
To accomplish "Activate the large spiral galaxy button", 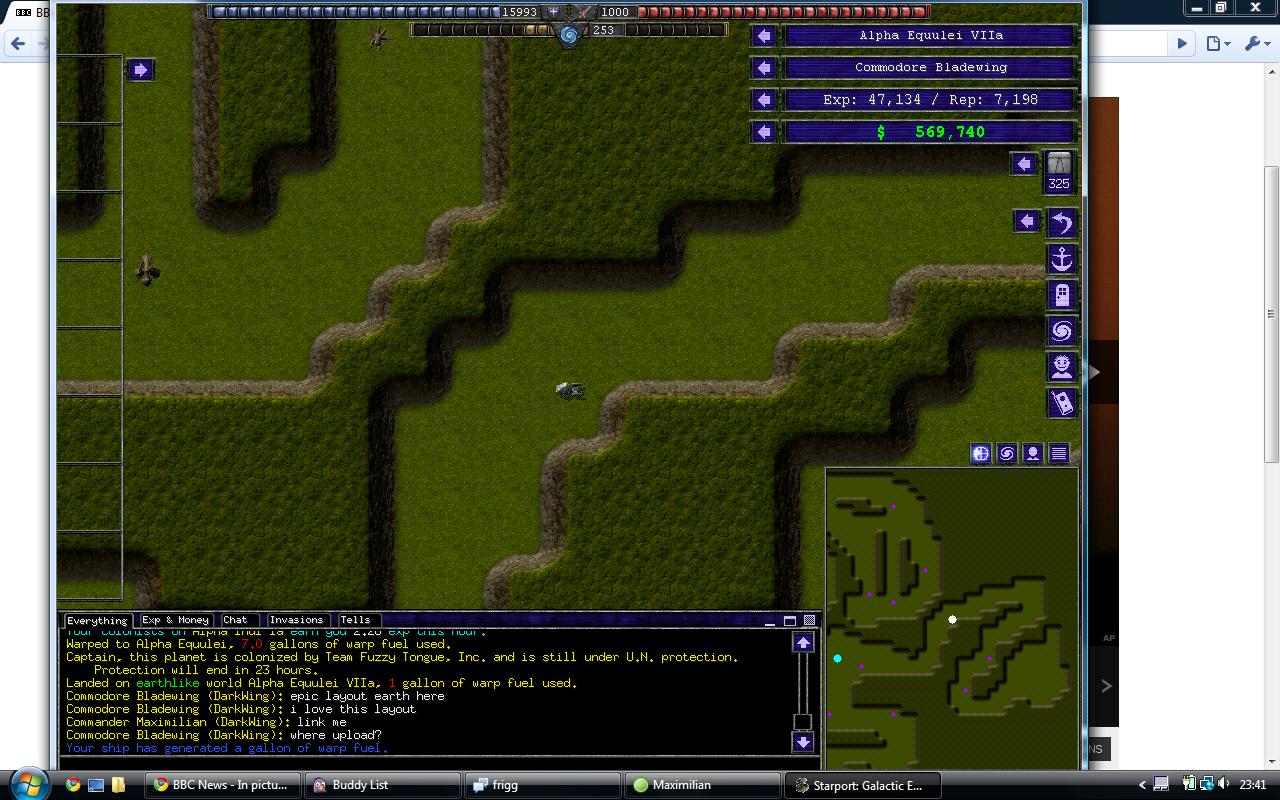I will (x=1061, y=331).
